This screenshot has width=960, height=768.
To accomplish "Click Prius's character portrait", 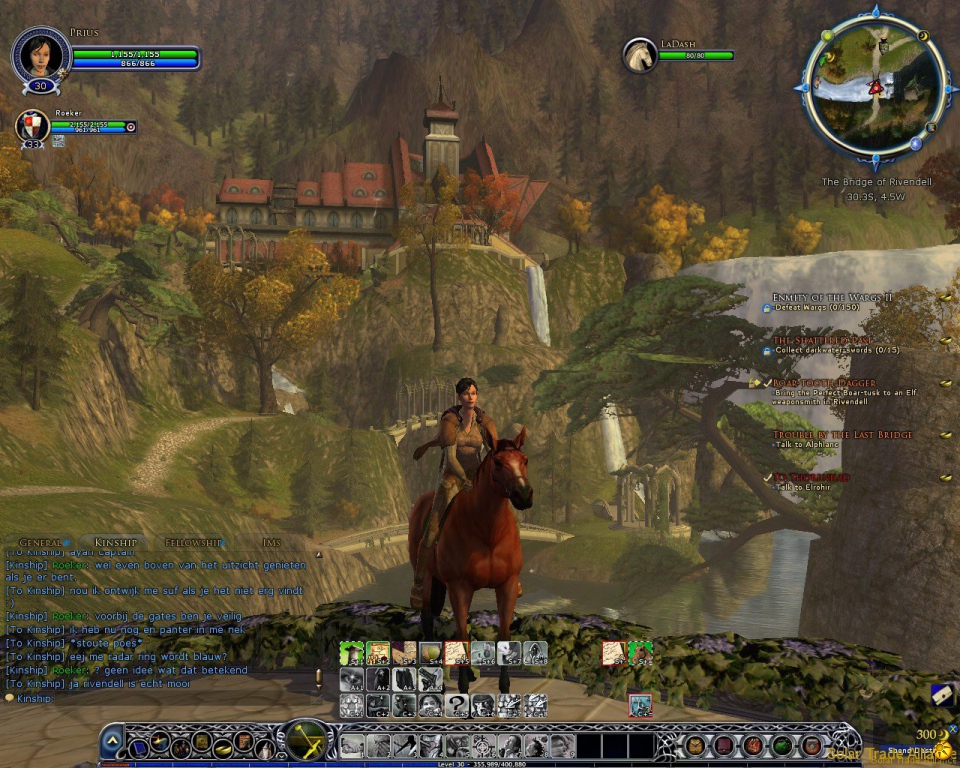I will [41, 53].
